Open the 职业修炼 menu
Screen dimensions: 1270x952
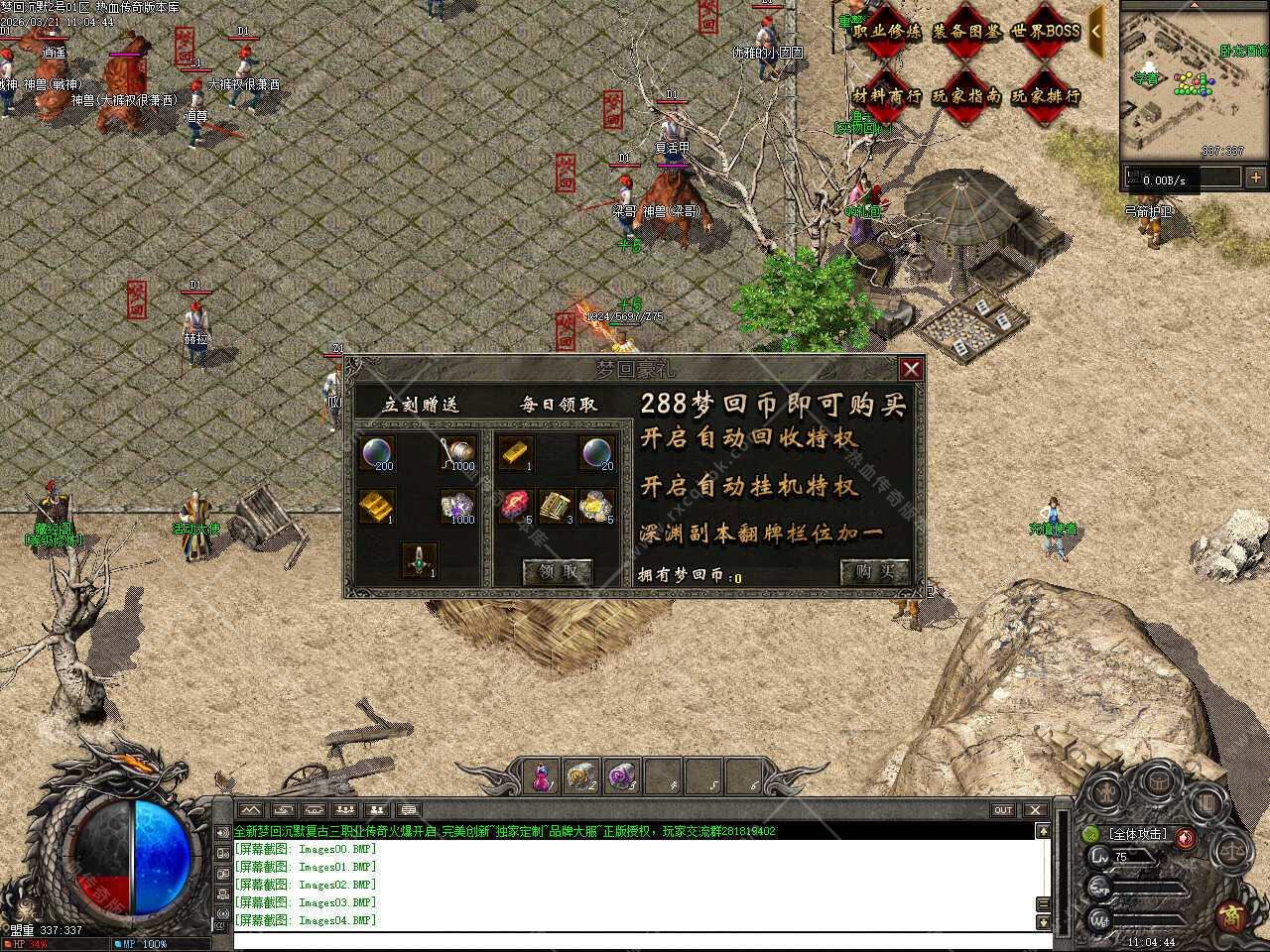click(886, 31)
